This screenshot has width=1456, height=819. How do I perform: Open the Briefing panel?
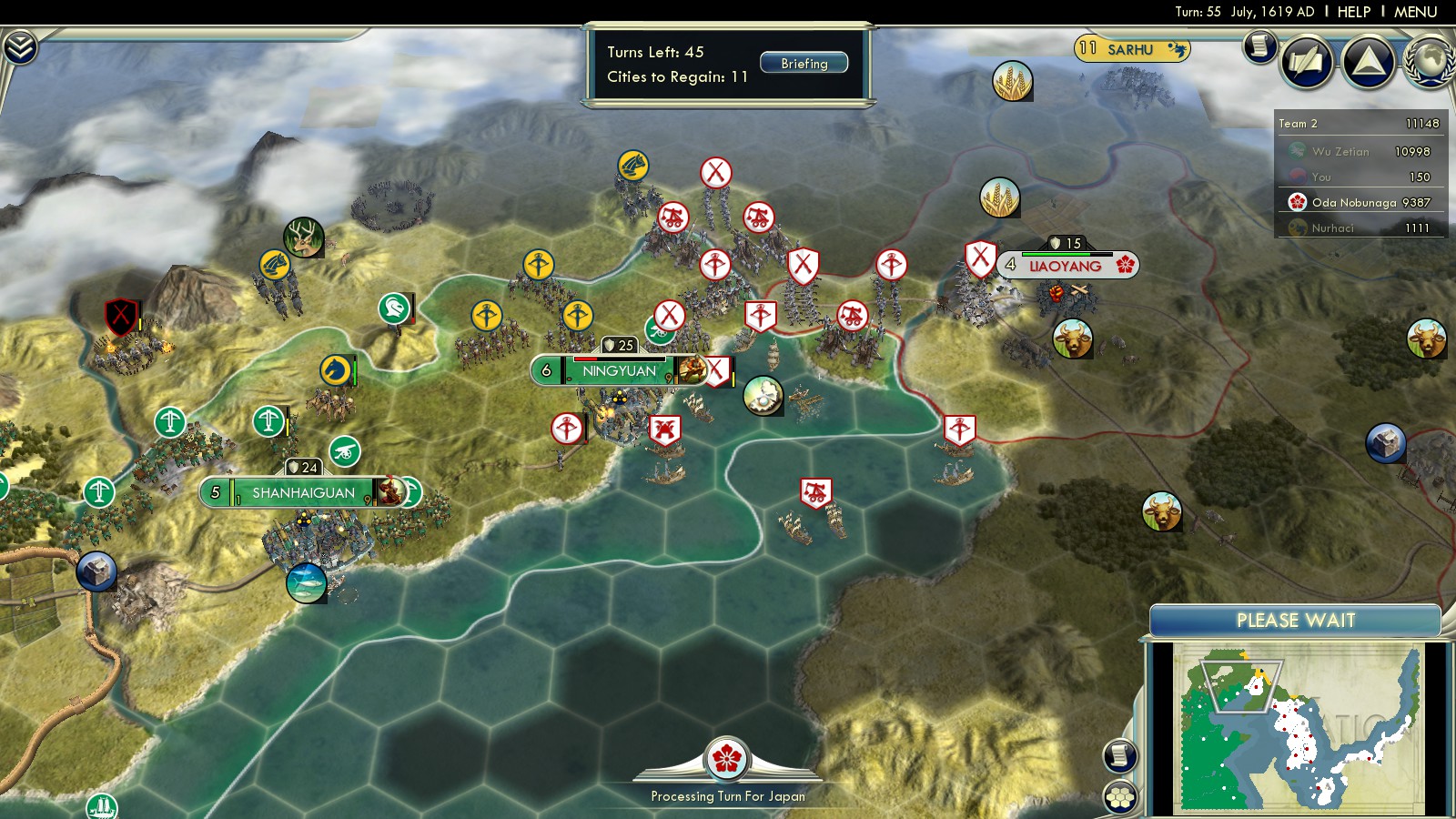(x=804, y=63)
